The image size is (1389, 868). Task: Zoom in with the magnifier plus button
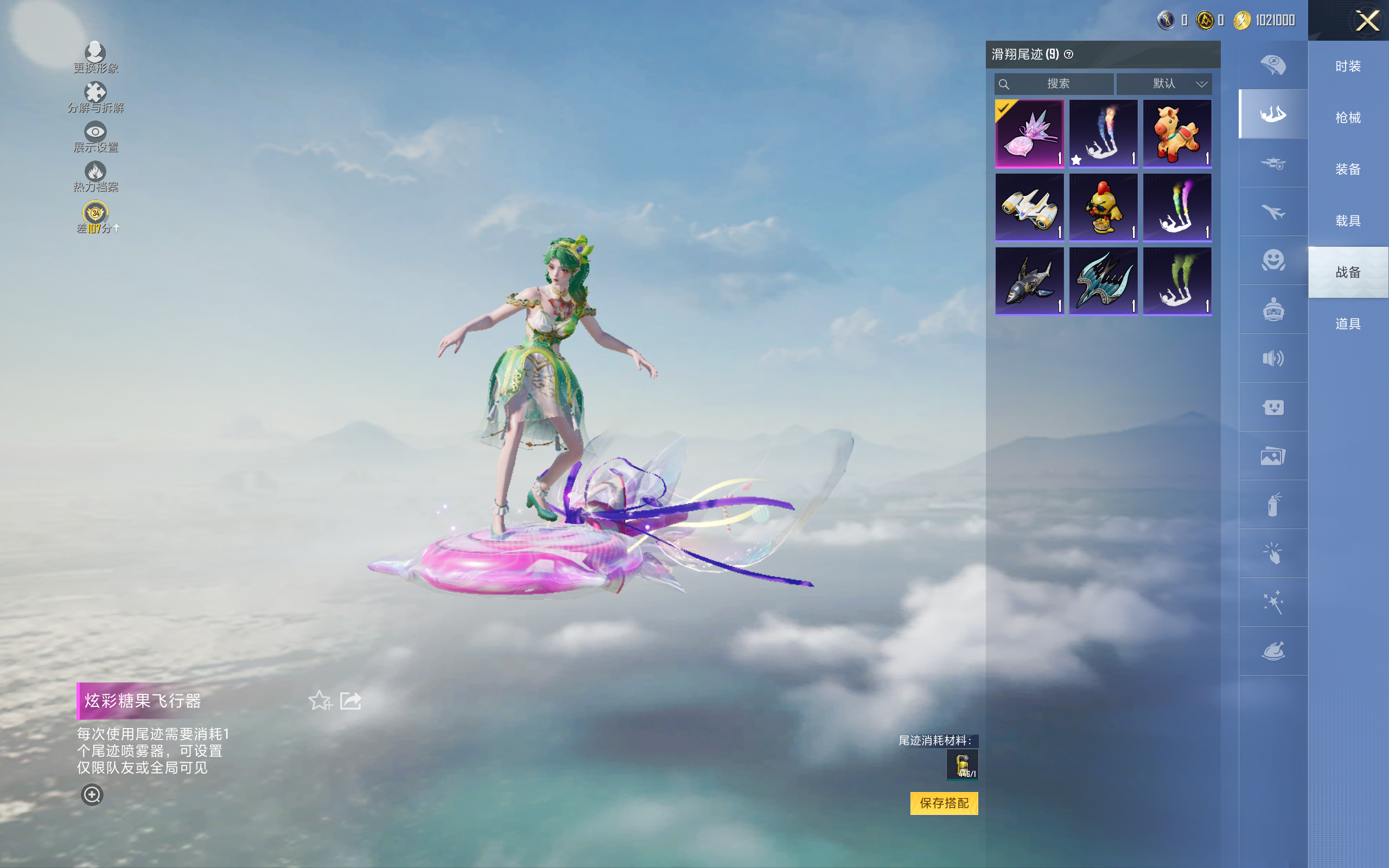point(92,795)
